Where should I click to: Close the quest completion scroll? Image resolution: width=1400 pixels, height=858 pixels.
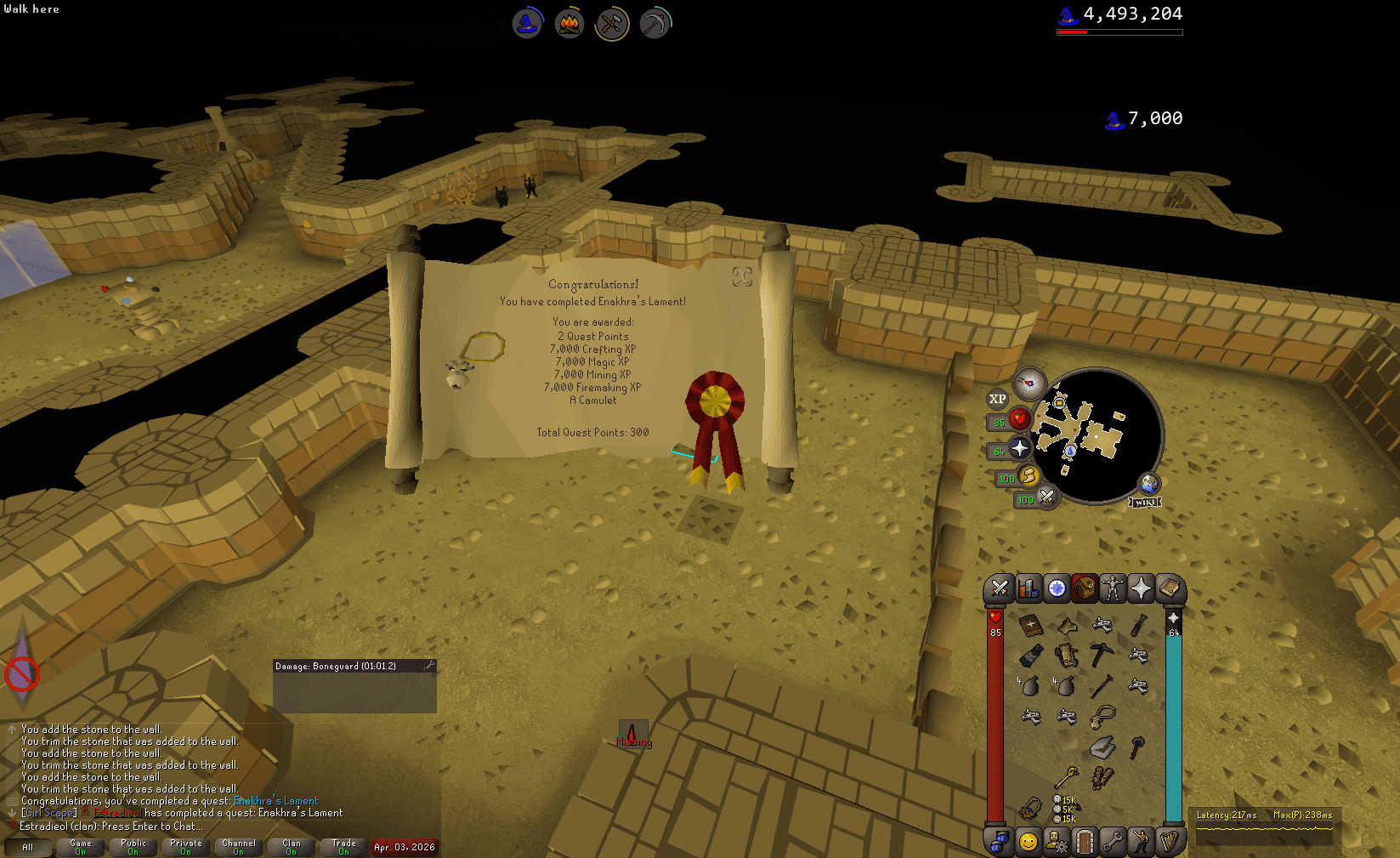click(742, 276)
